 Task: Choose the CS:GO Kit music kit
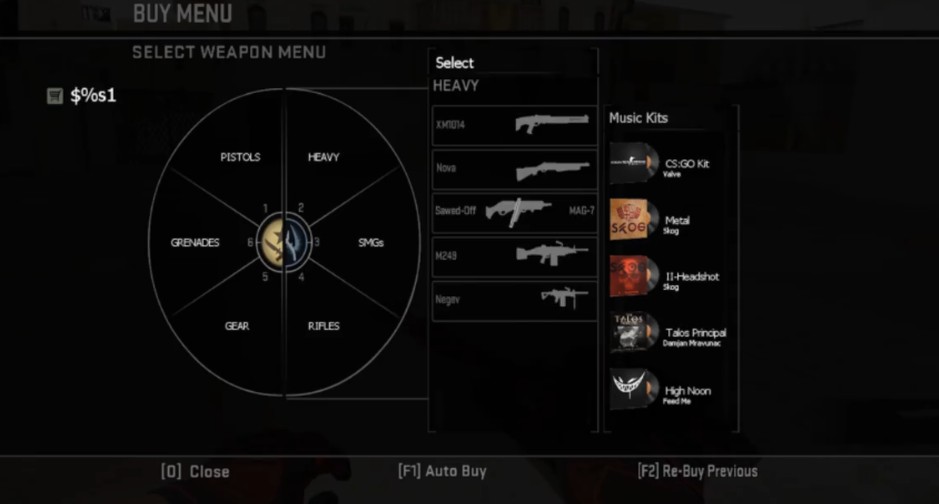point(670,165)
